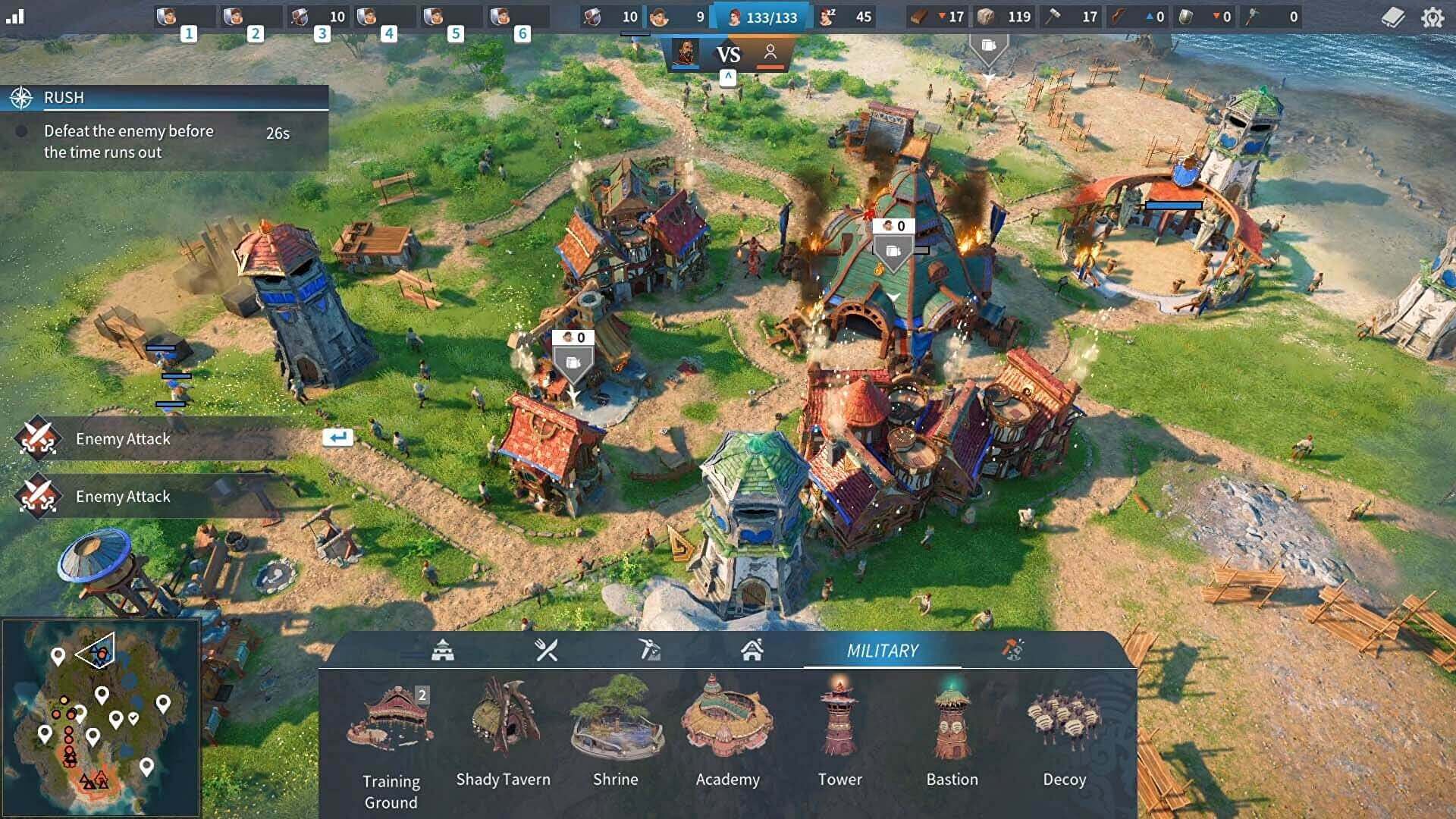Select the demolish hammer tab

[1013, 650]
